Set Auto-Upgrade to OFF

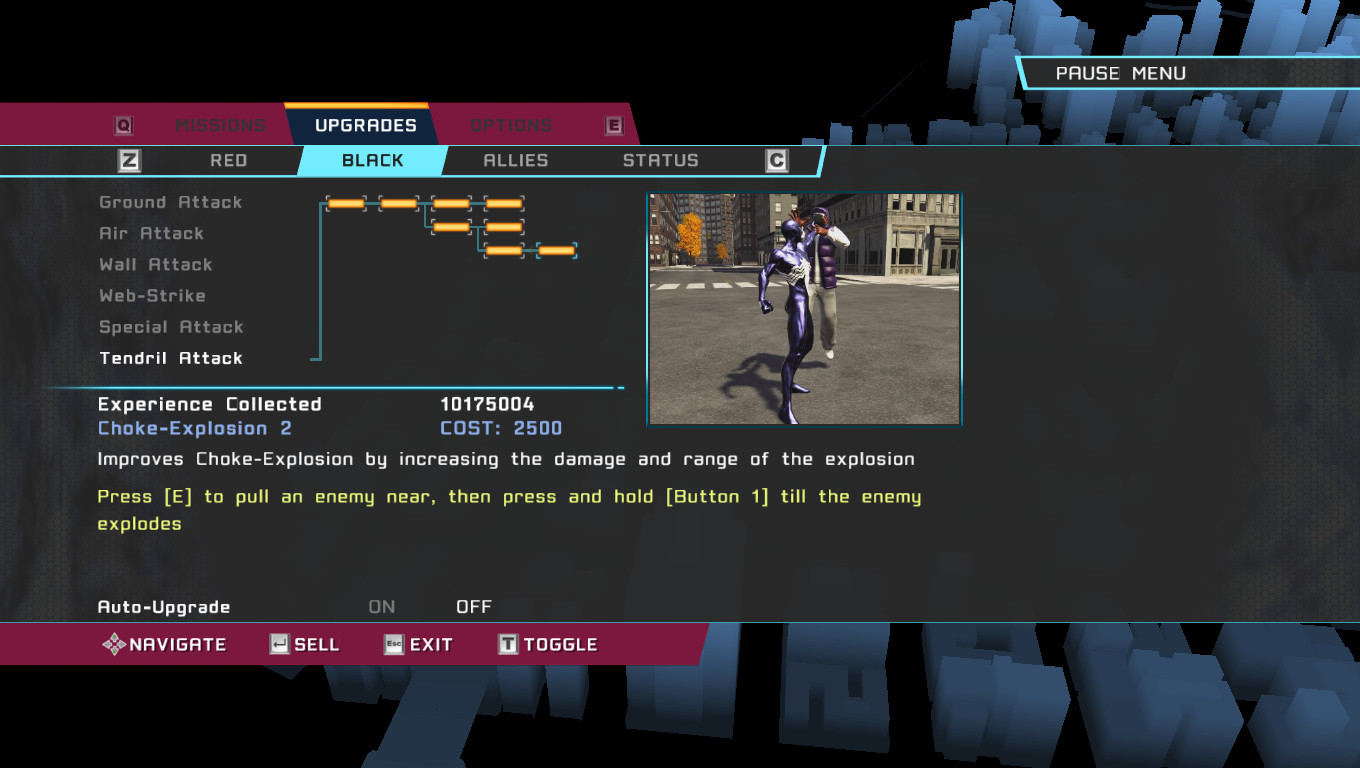(473, 606)
